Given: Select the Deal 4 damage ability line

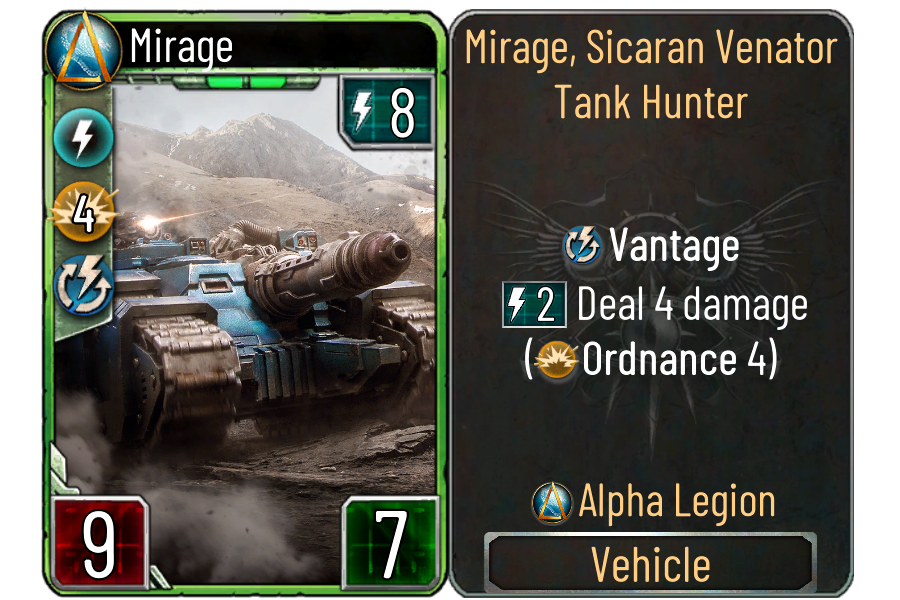Looking at the screenshot, I should [x=654, y=305].
